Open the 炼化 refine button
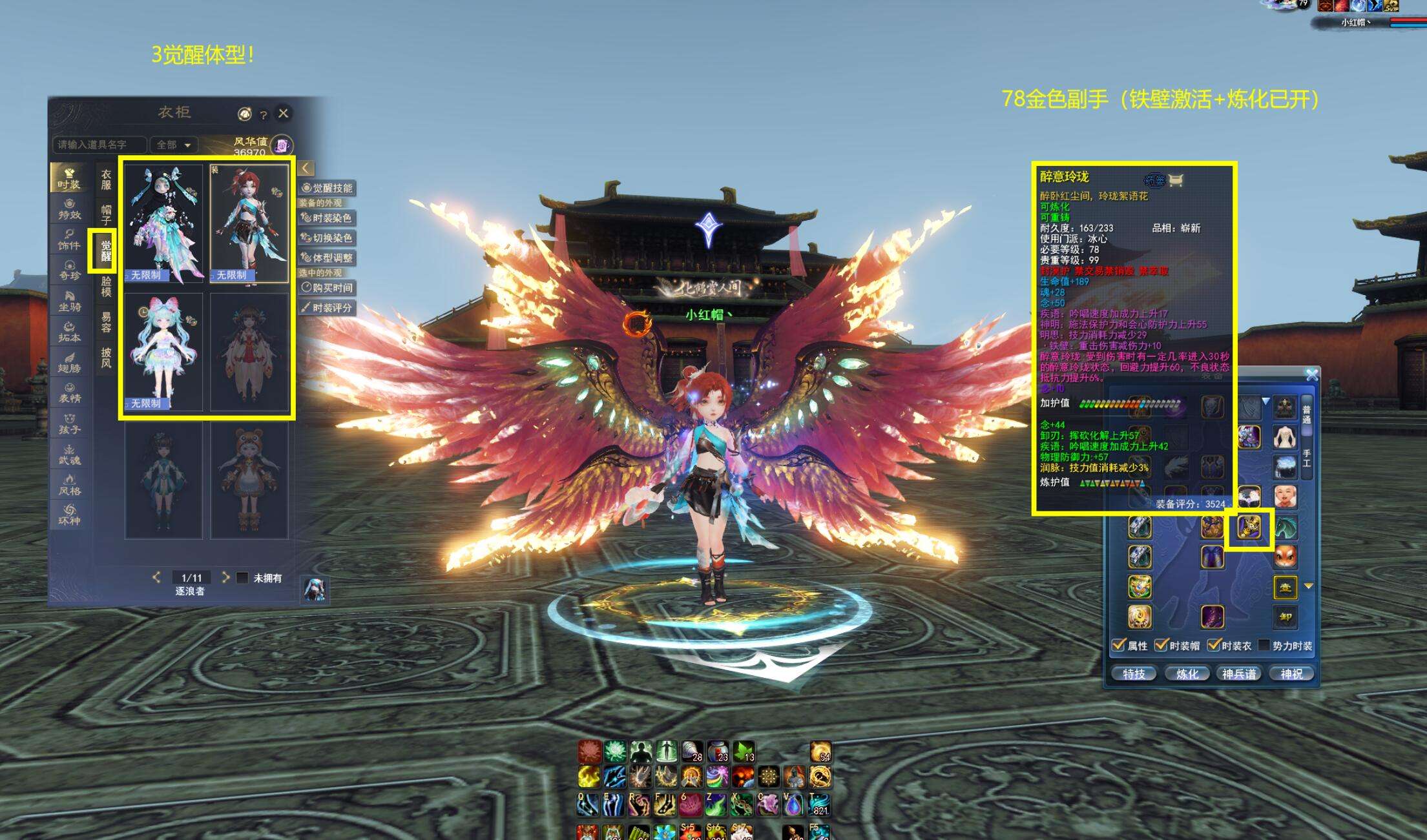Viewport: 1427px width, 840px height. [1187, 674]
